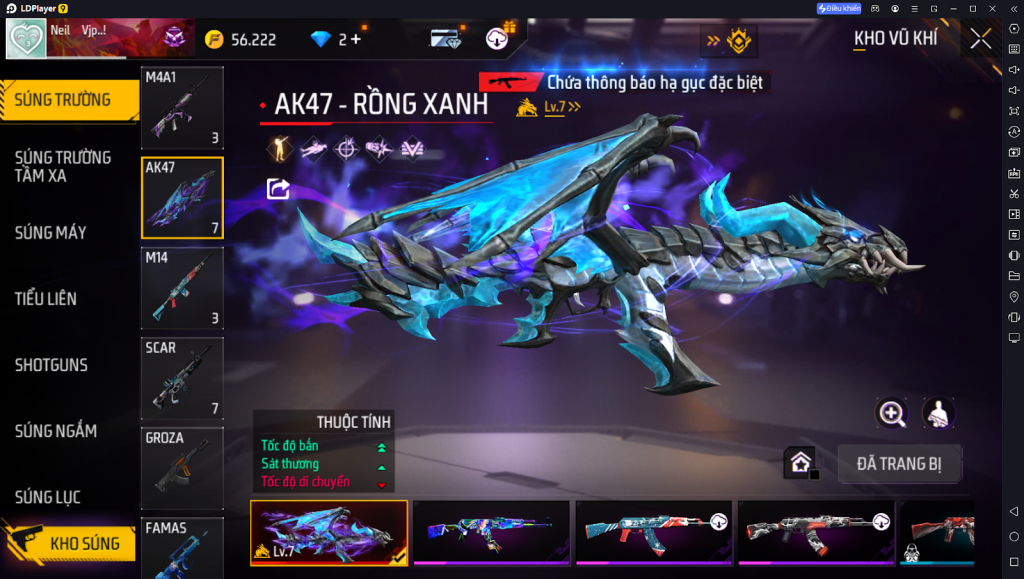This screenshot has height=579, width=1024.
Task: Share the AK47 skin via share icon
Action: (x=278, y=188)
